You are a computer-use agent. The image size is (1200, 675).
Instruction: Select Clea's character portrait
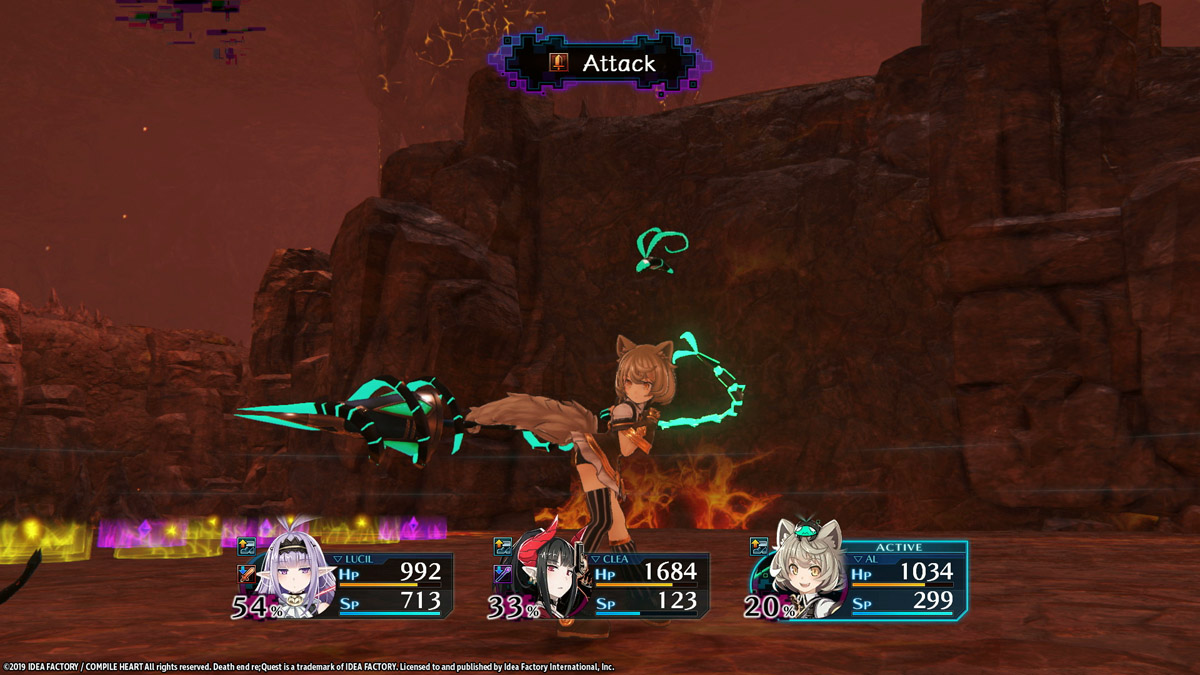(x=548, y=580)
